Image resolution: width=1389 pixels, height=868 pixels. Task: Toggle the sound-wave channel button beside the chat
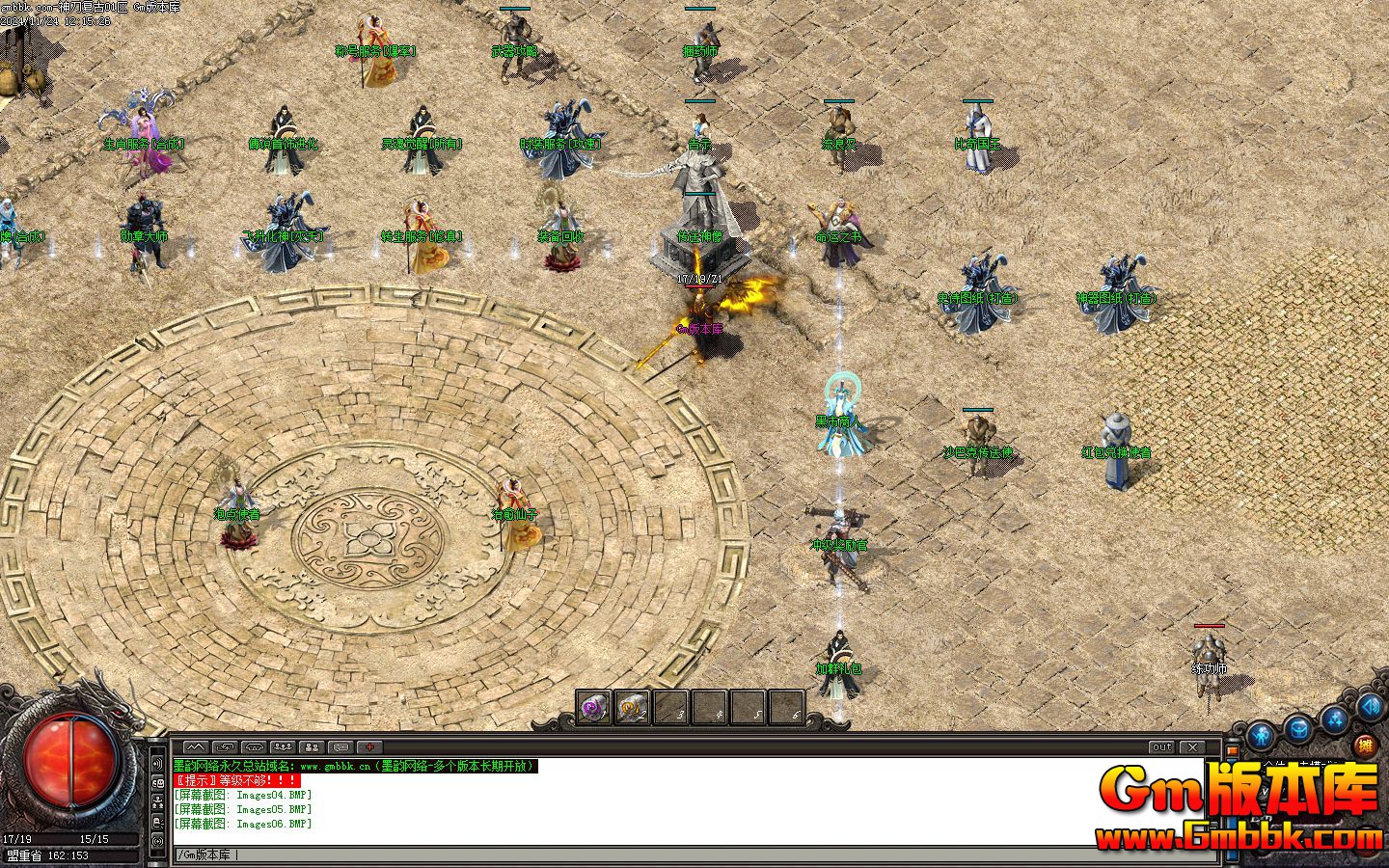coord(157,765)
